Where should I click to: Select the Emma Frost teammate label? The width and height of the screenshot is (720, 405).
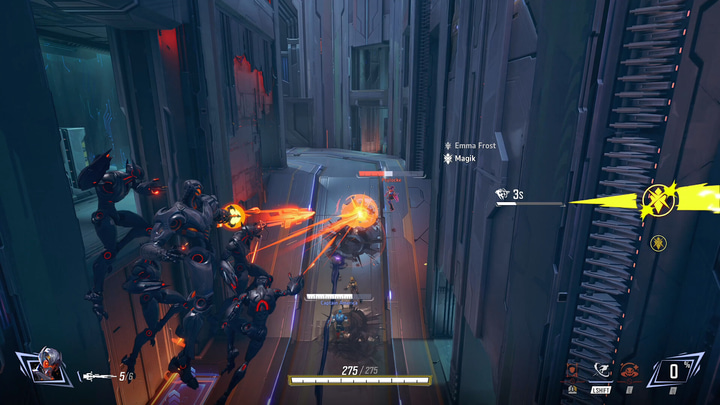click(x=474, y=146)
